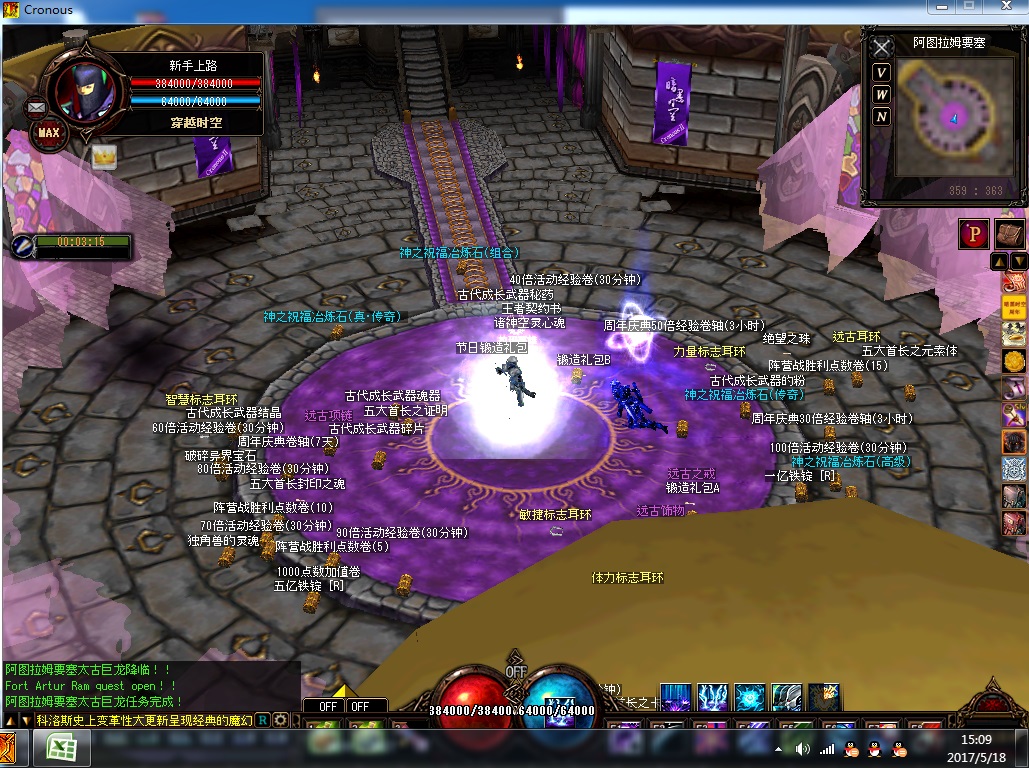Open the leather bag inventory icon
This screenshot has height=768, width=1029.
coord(1008,234)
